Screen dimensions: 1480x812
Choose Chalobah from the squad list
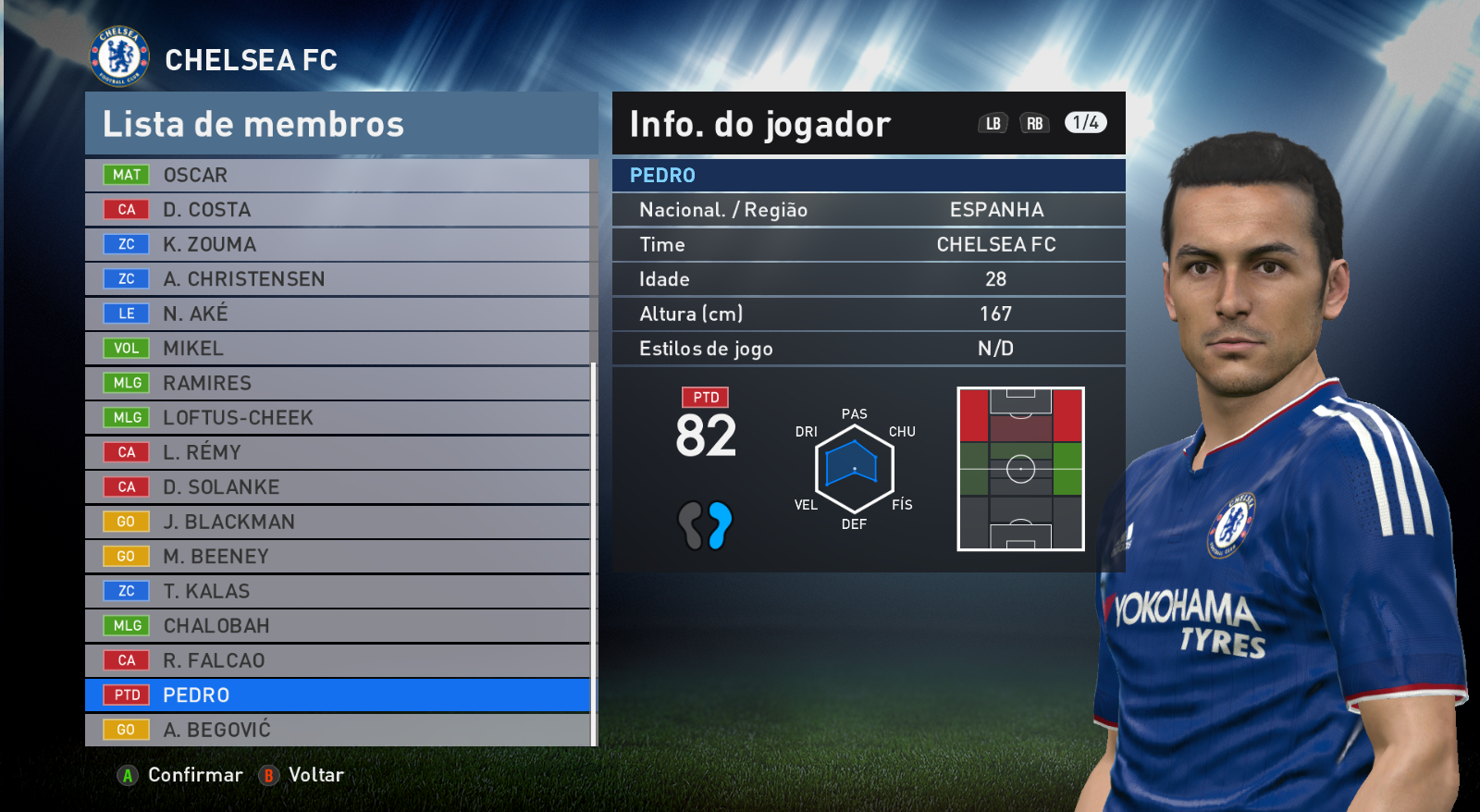(338, 626)
